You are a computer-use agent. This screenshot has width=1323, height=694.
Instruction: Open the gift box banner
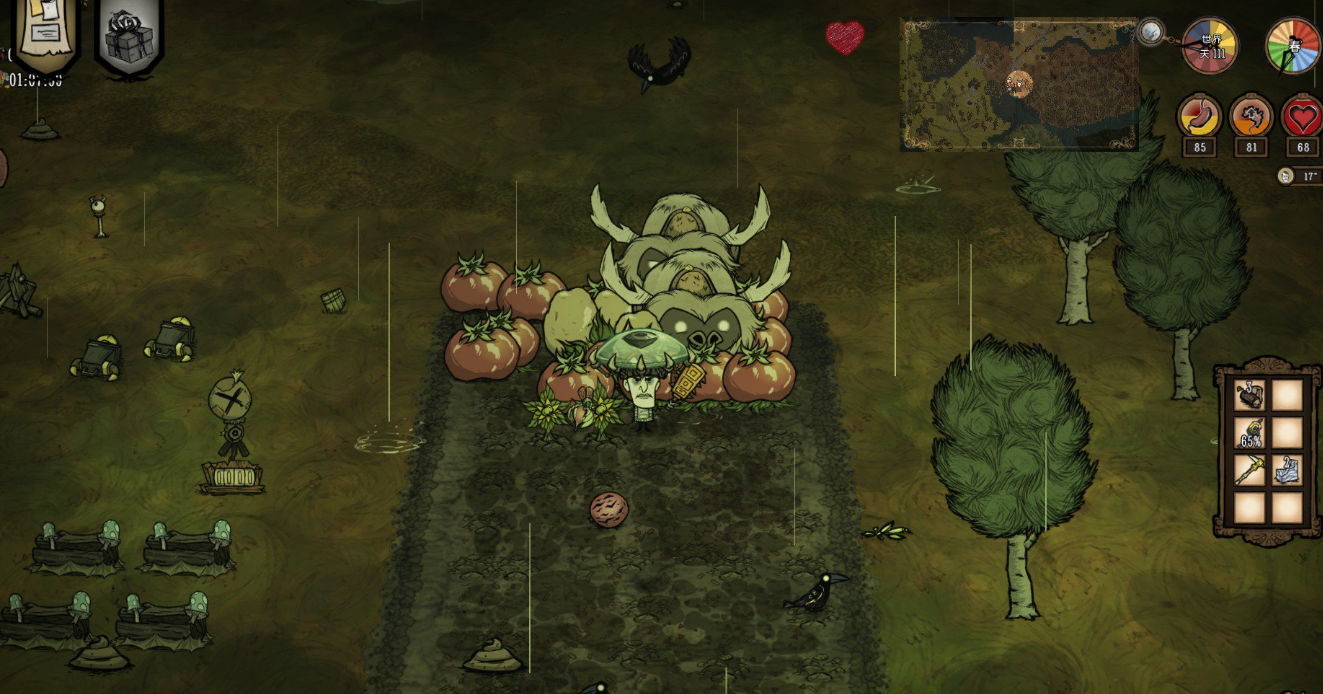coord(129,36)
